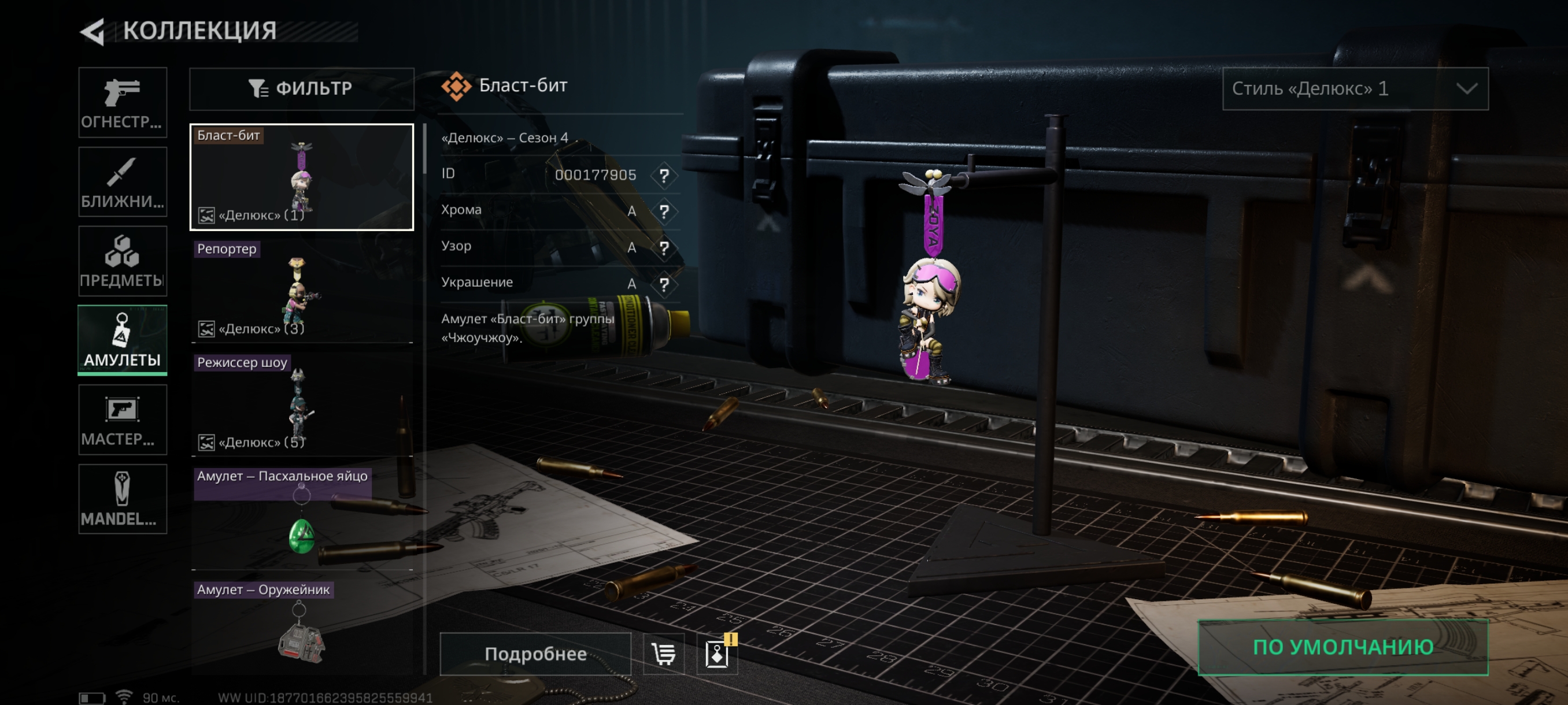This screenshot has height=705, width=1568.
Task: Open the Стиль «Делюкс» 1 dropdown
Action: [x=1355, y=89]
